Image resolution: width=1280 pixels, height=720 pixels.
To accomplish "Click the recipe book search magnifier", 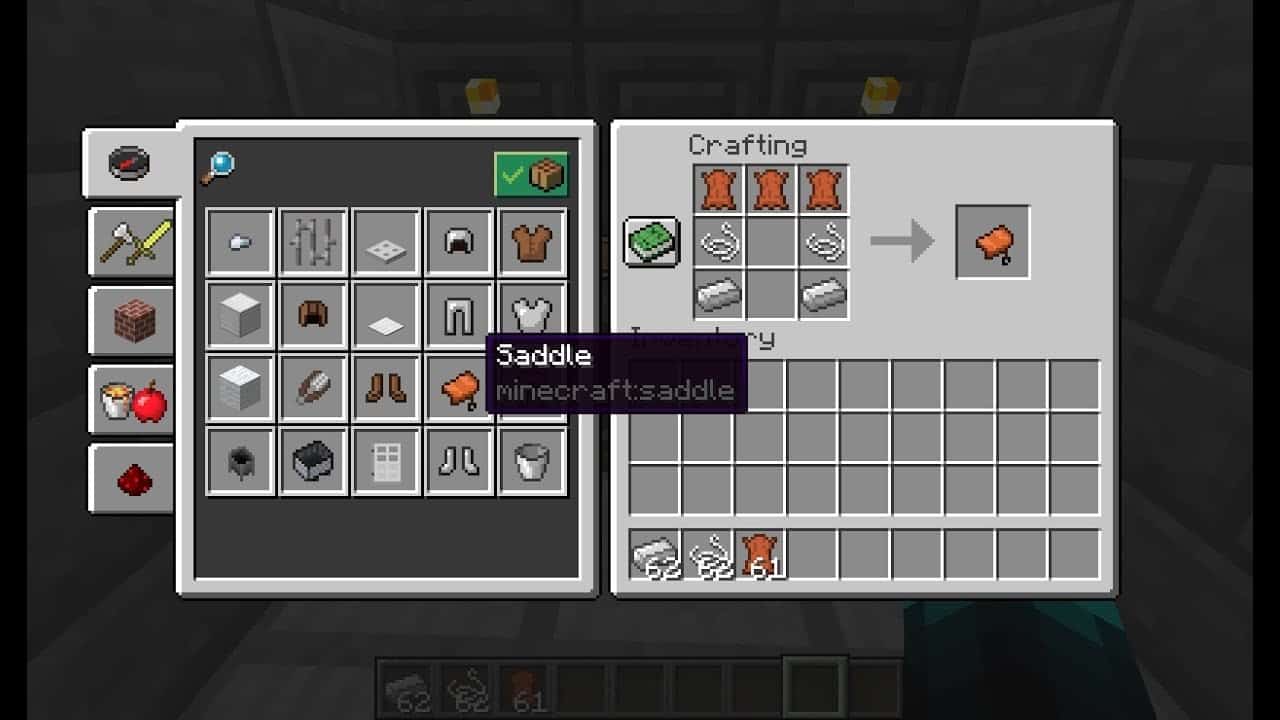I will point(217,164).
